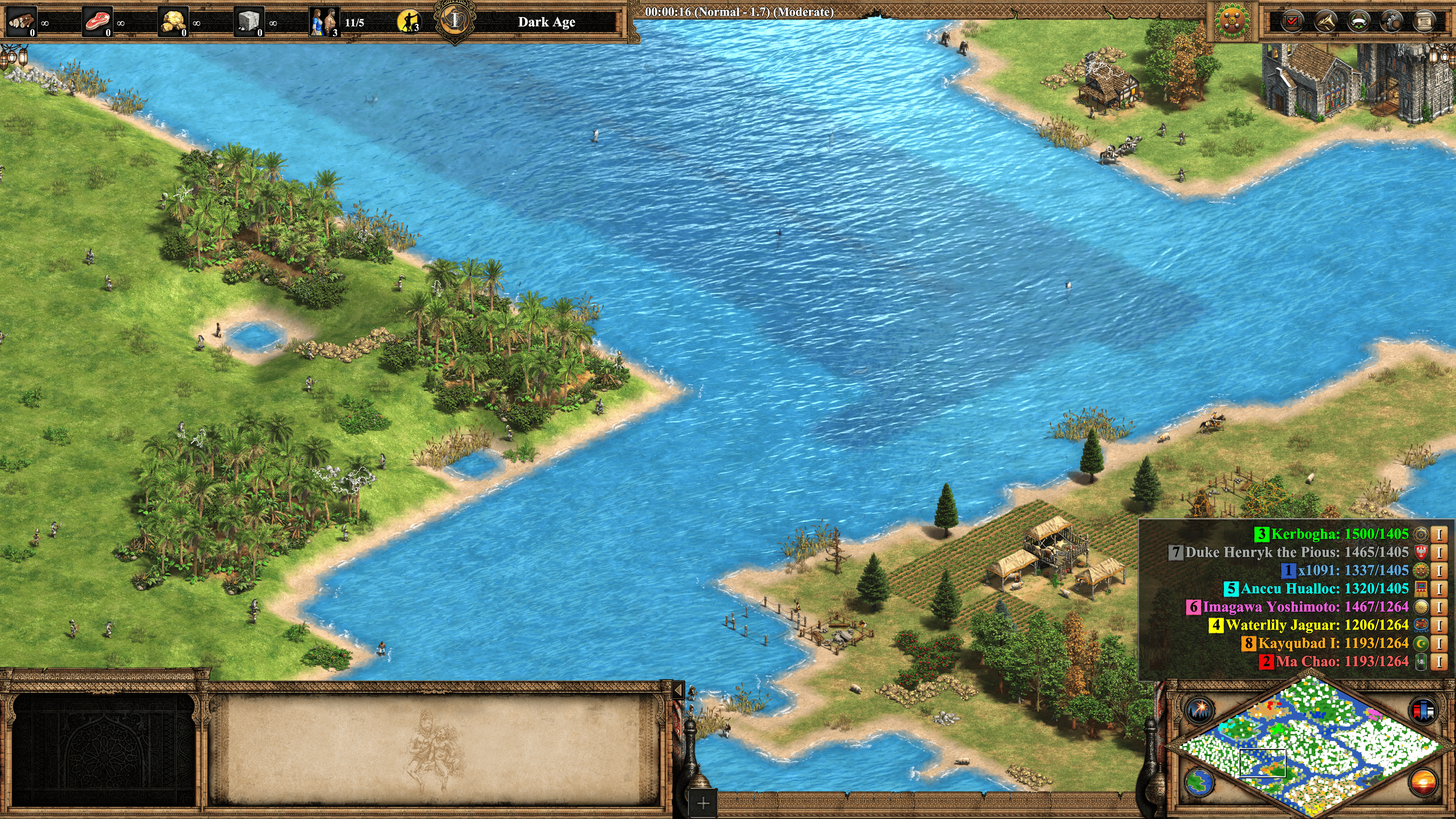Screen dimensions: 1456x819
Task: Trigger the flare signal button beside minimap
Action: [x=1199, y=709]
